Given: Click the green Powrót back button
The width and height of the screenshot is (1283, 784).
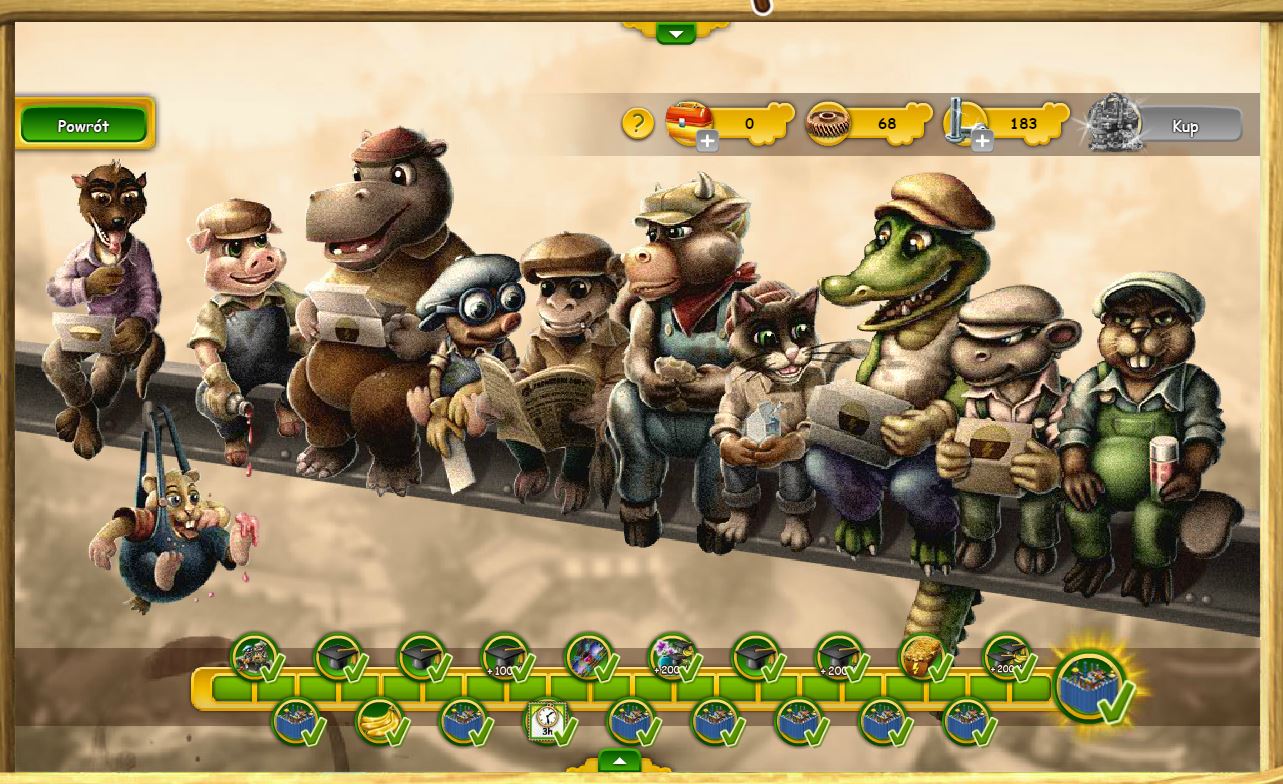Looking at the screenshot, I should (84, 126).
